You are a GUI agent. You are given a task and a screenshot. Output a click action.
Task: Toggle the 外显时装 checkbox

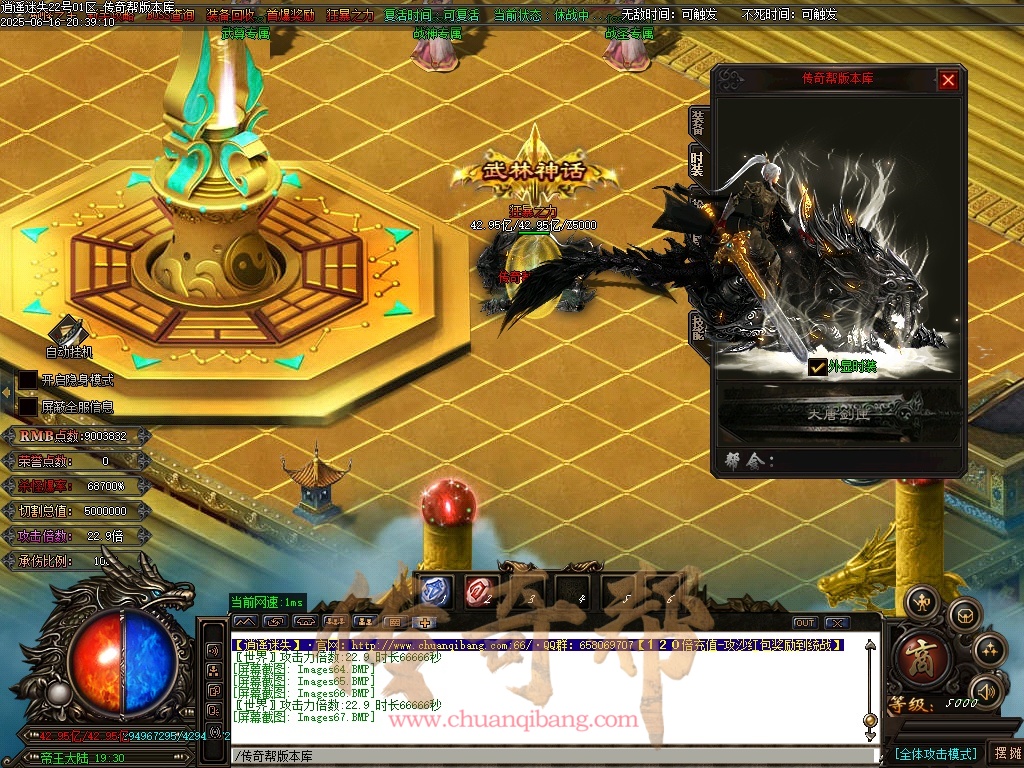click(817, 367)
